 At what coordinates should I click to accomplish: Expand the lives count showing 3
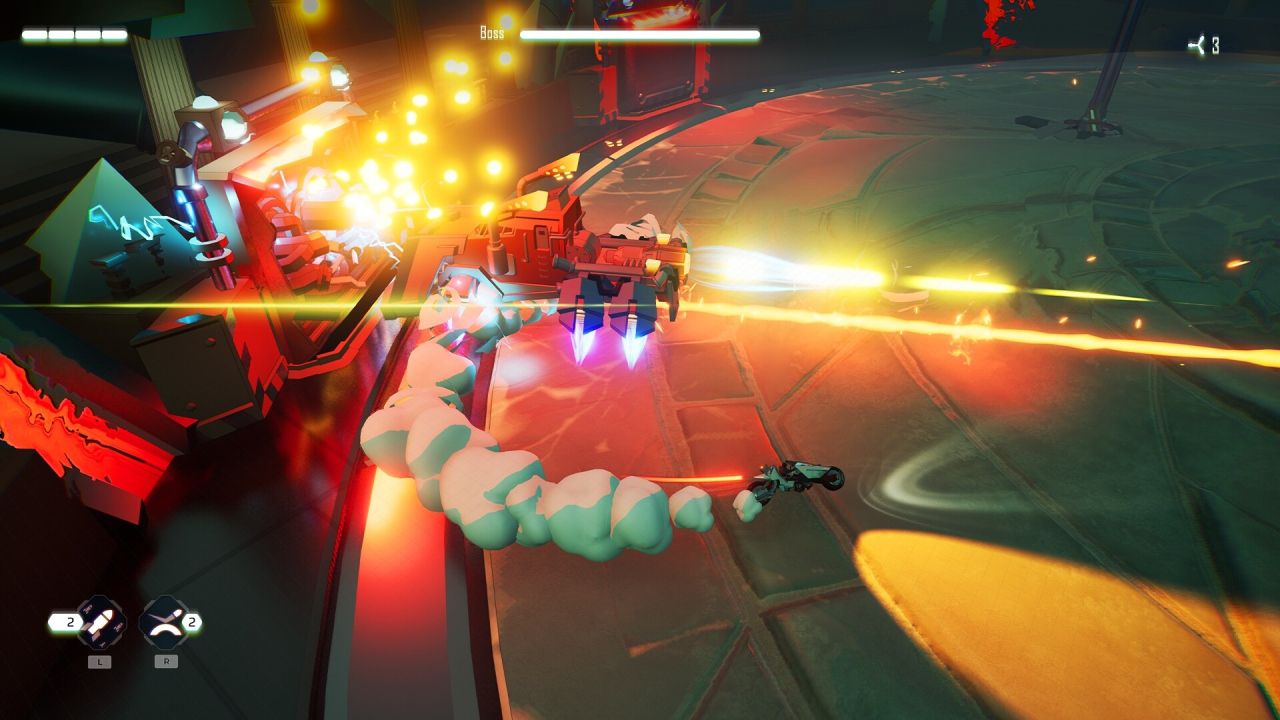coord(1216,42)
